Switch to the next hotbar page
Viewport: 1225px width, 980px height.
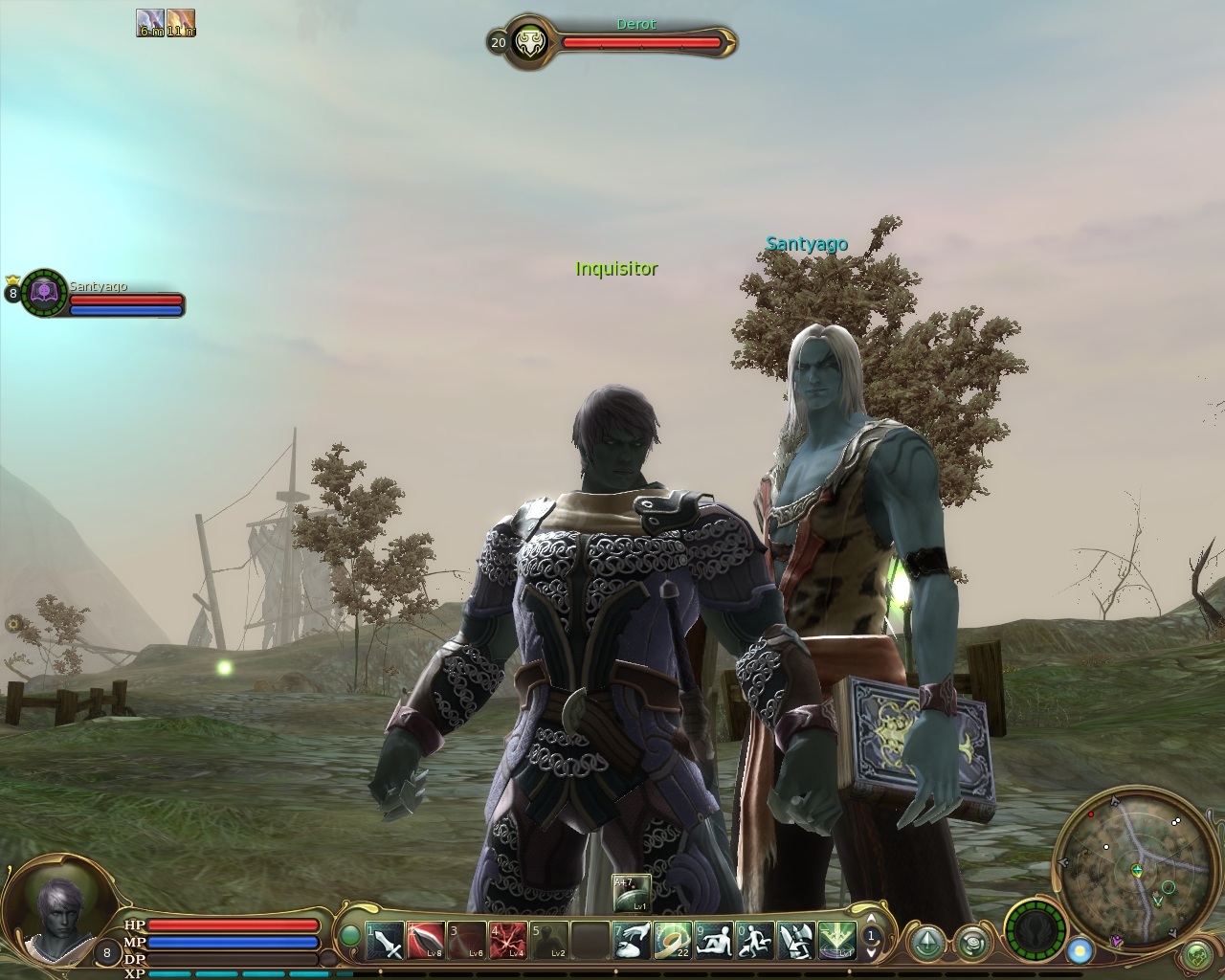872,953
